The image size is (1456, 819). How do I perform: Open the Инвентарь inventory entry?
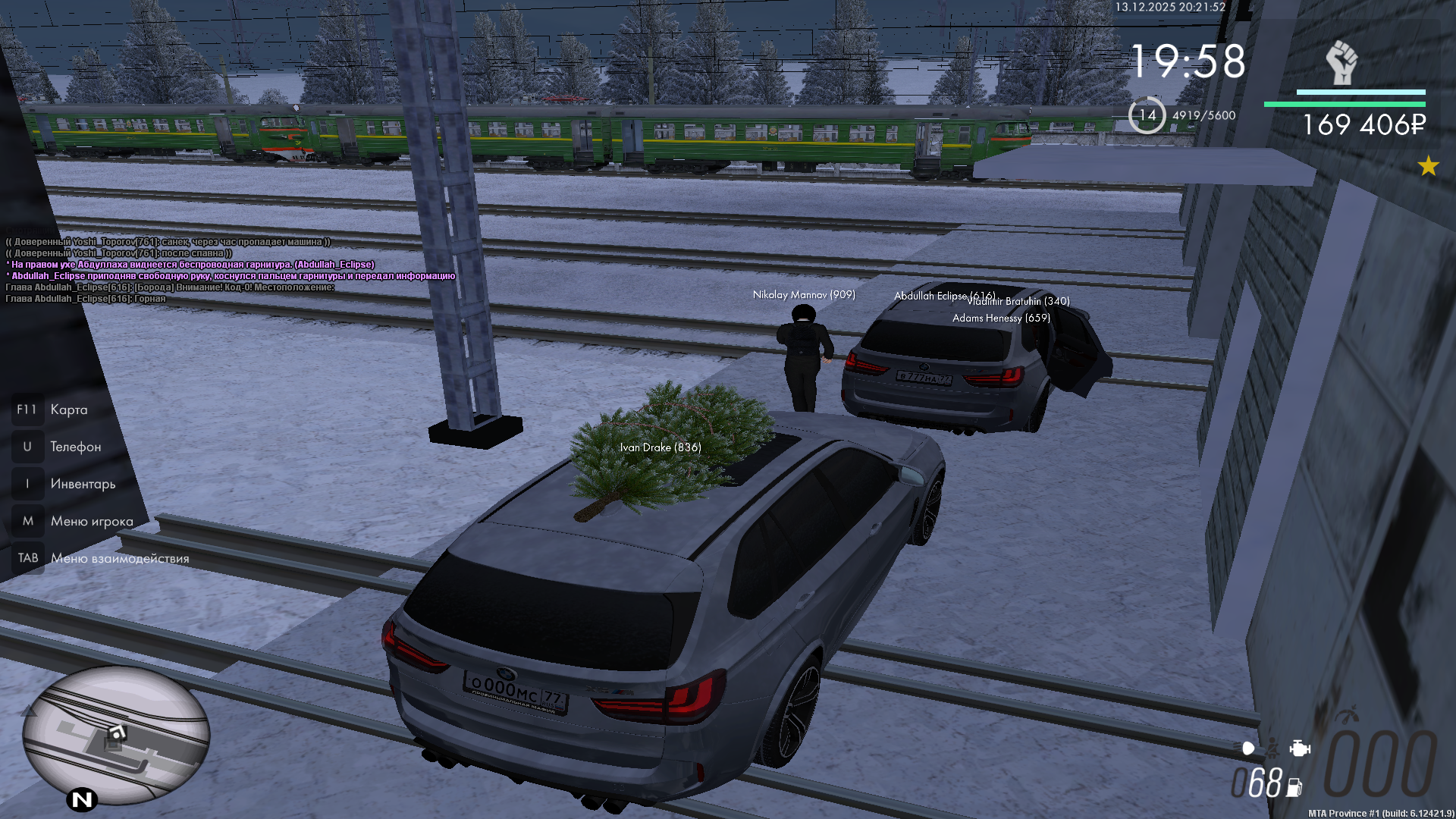coord(83,485)
